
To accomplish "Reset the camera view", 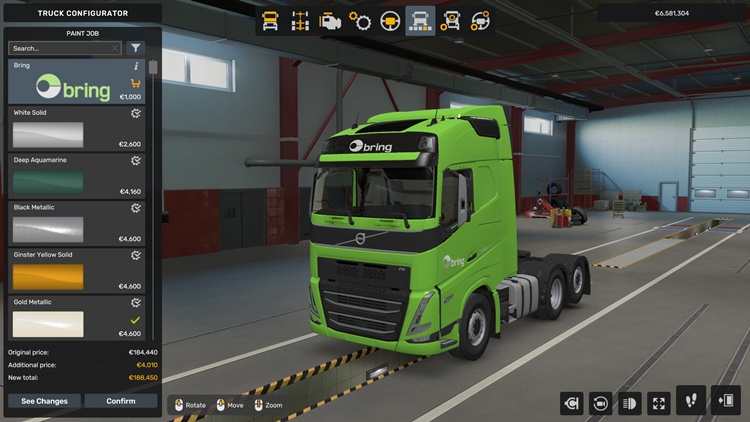I will 601,403.
